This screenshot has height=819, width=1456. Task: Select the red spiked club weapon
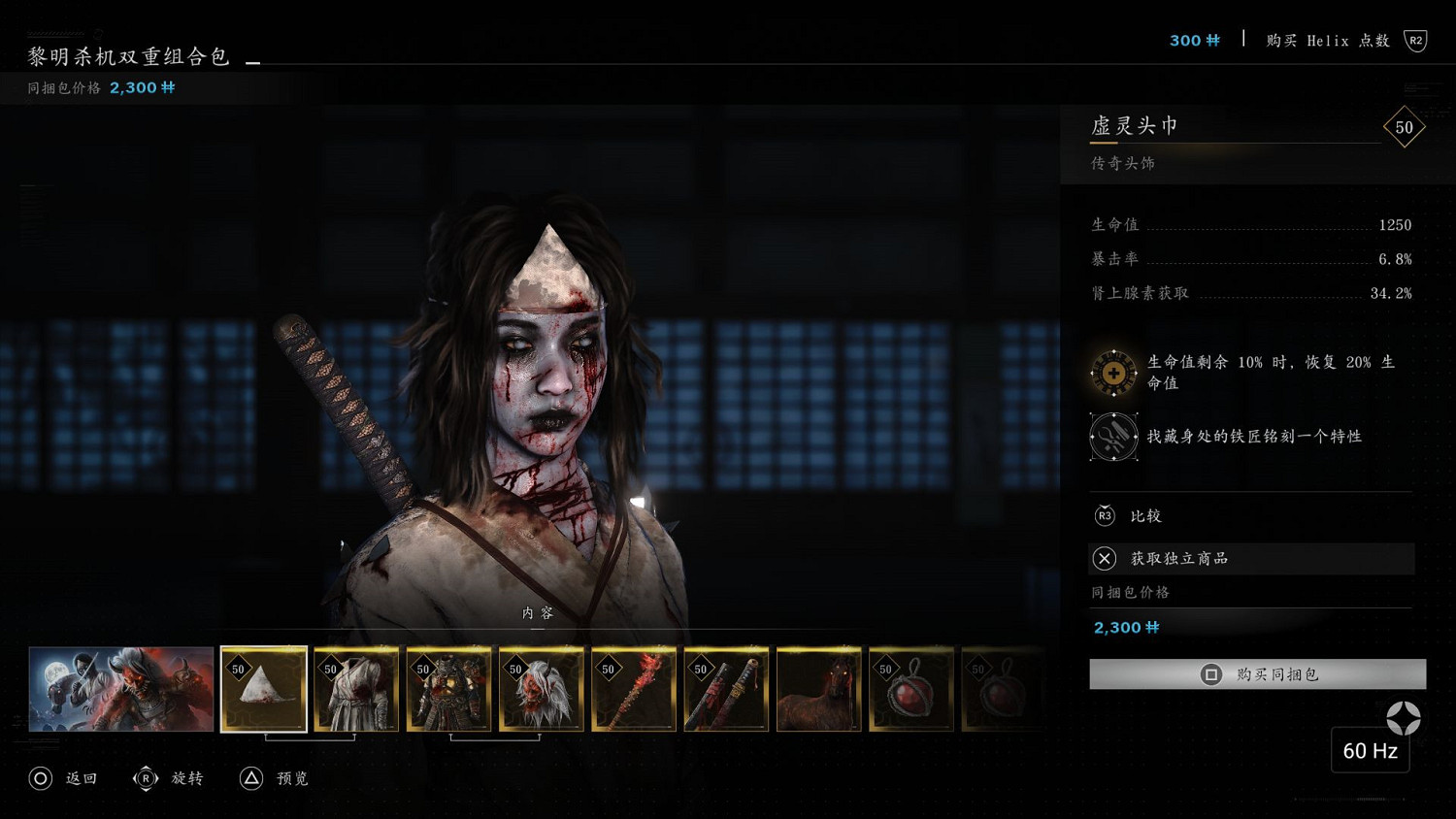[634, 689]
